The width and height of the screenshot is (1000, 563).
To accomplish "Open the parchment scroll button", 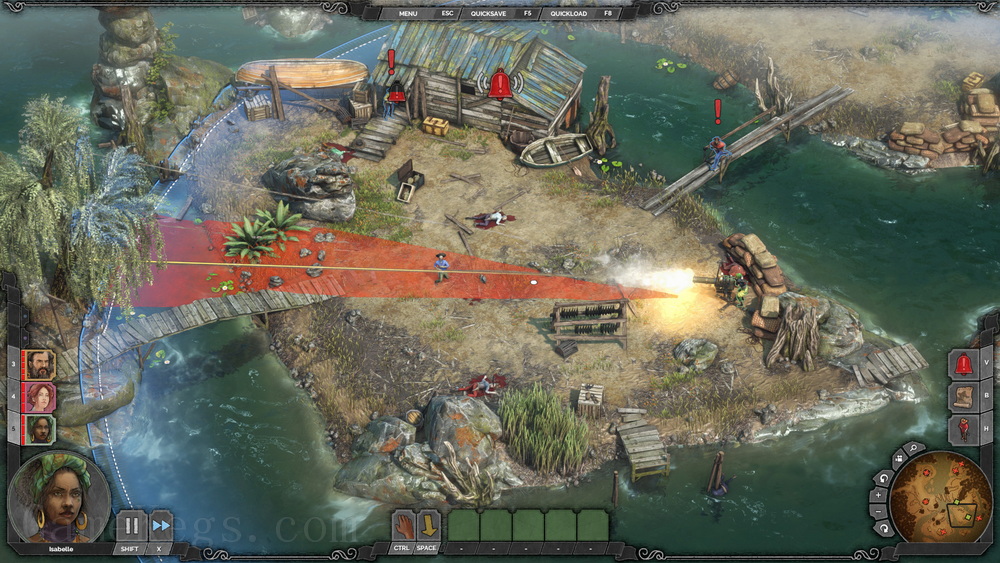I will (963, 397).
